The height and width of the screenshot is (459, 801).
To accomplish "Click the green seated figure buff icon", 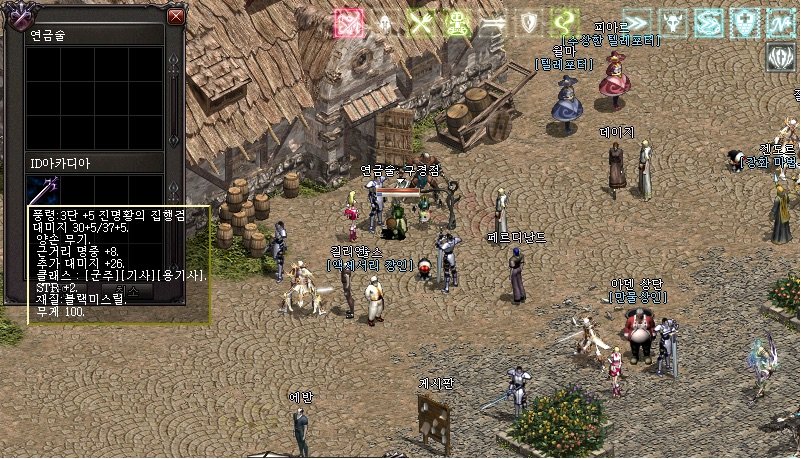I will point(457,23).
